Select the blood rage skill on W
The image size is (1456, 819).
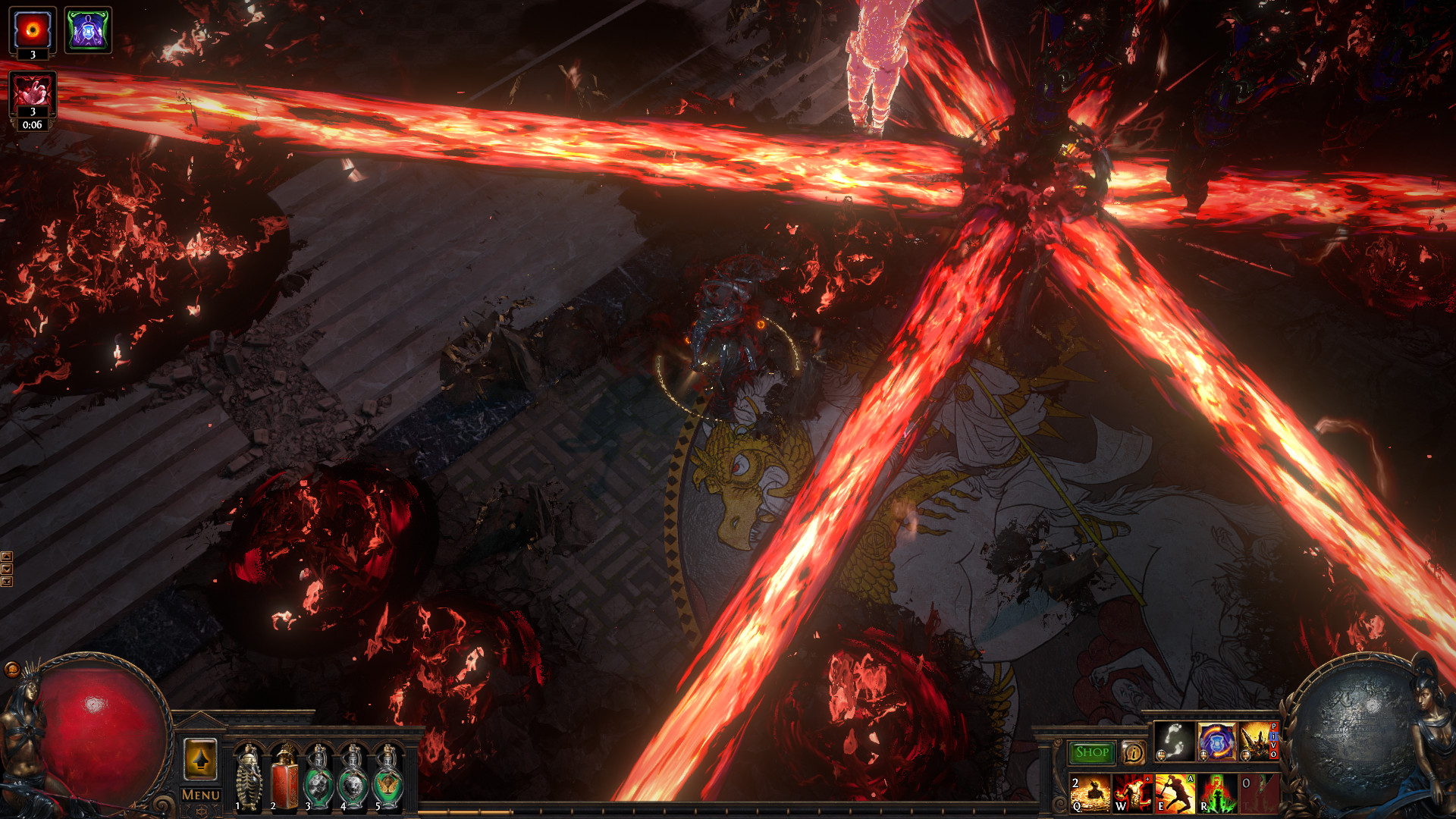coord(1133,795)
